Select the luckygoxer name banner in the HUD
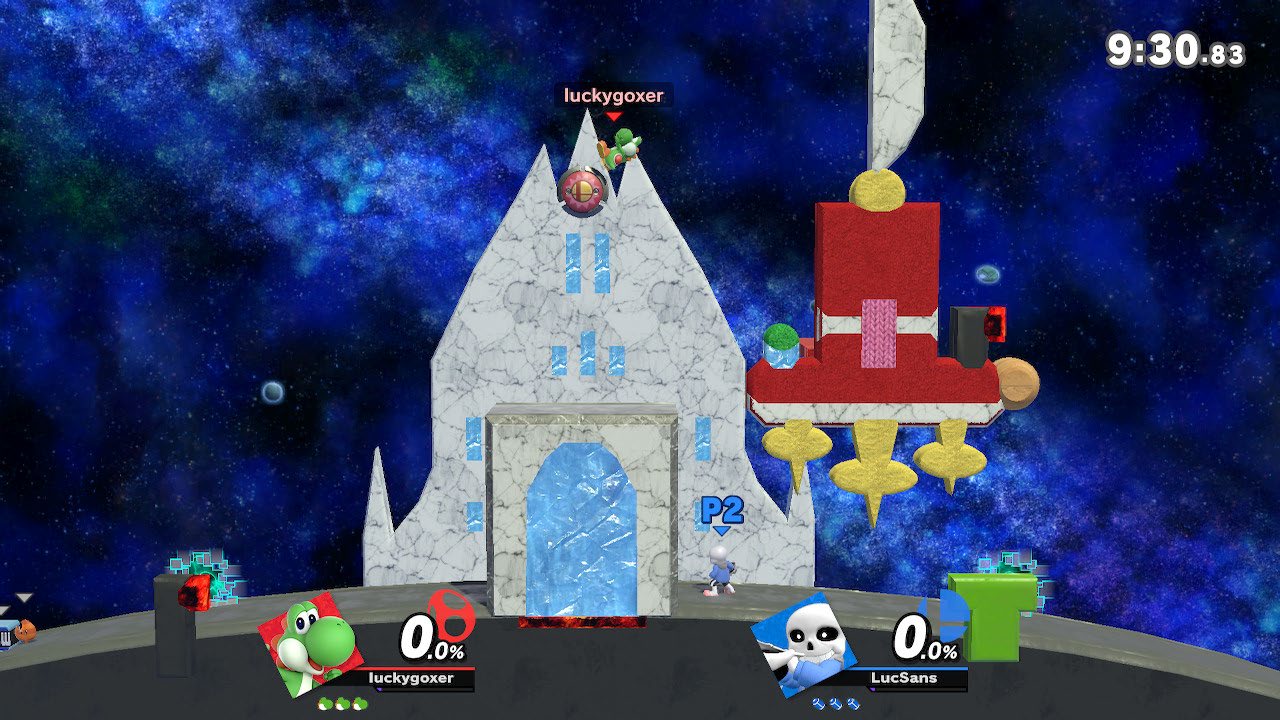Screen dimensions: 1280x720 click(412, 677)
